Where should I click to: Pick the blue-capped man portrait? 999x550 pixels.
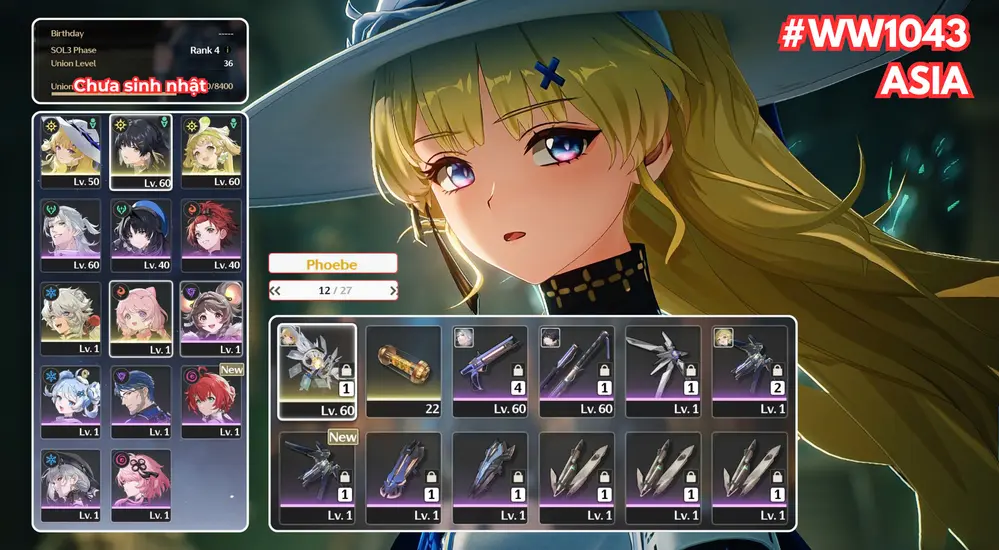pos(140,400)
